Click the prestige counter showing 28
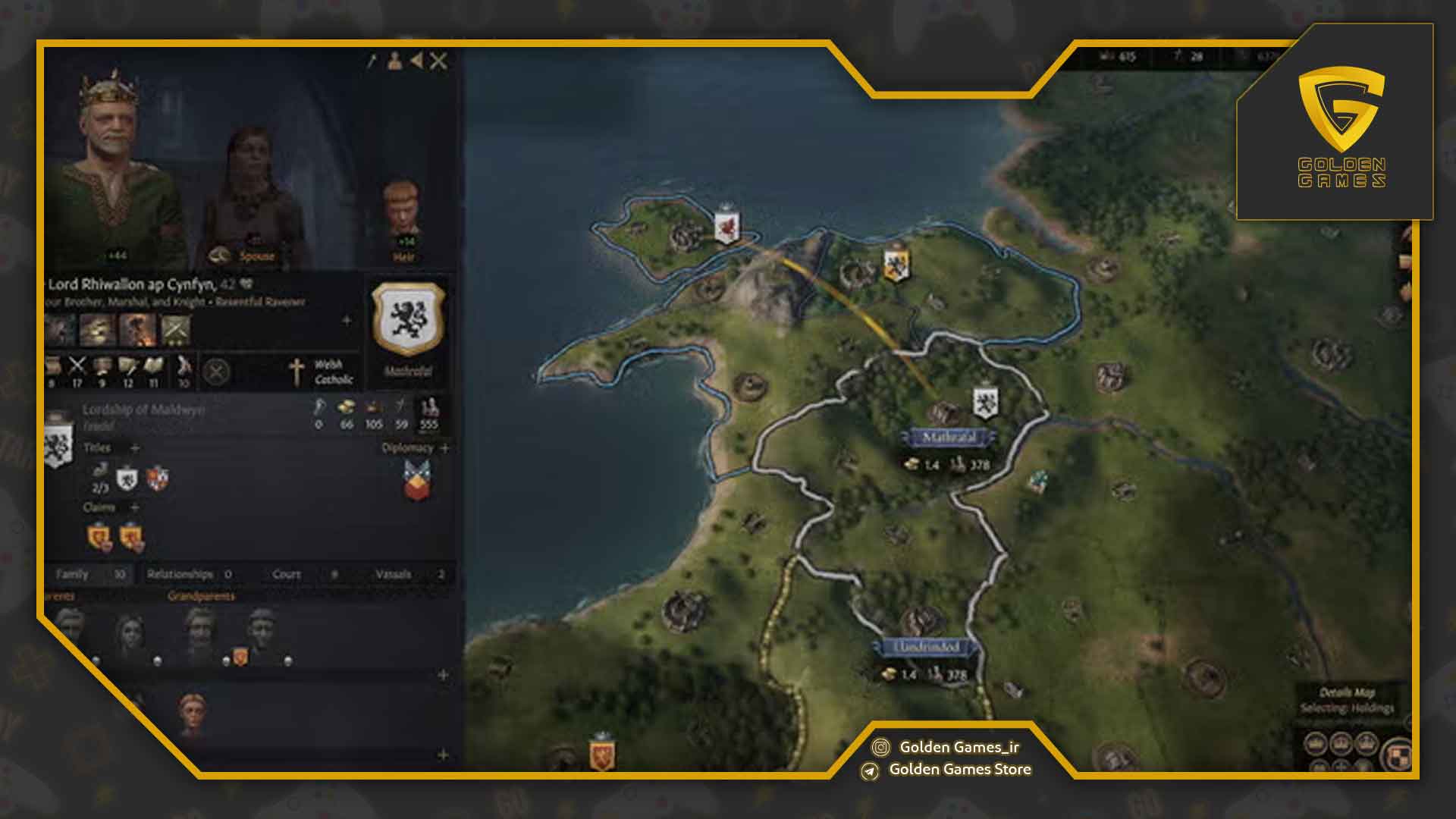The image size is (1456, 819). click(x=1188, y=55)
